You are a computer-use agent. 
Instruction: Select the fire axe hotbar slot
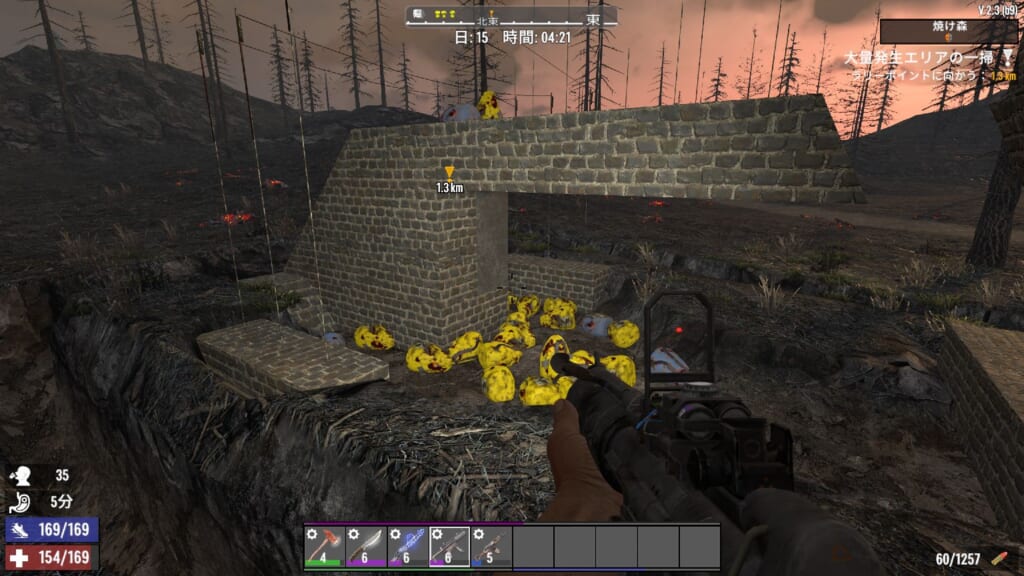click(325, 546)
